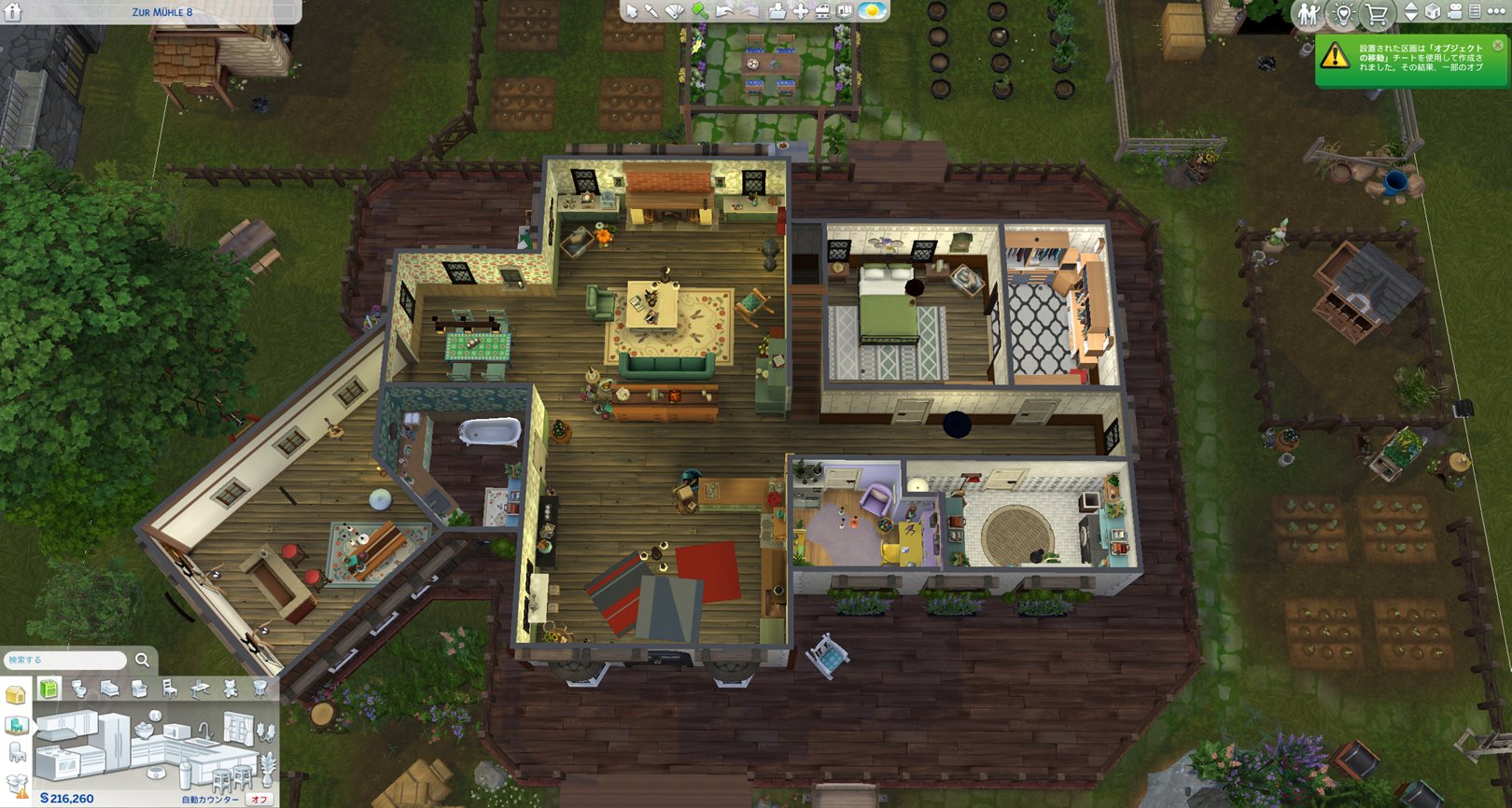Image resolution: width=1512 pixels, height=808 pixels.
Task: Select the refrigerator in the kitchen catalog
Action: point(117,742)
